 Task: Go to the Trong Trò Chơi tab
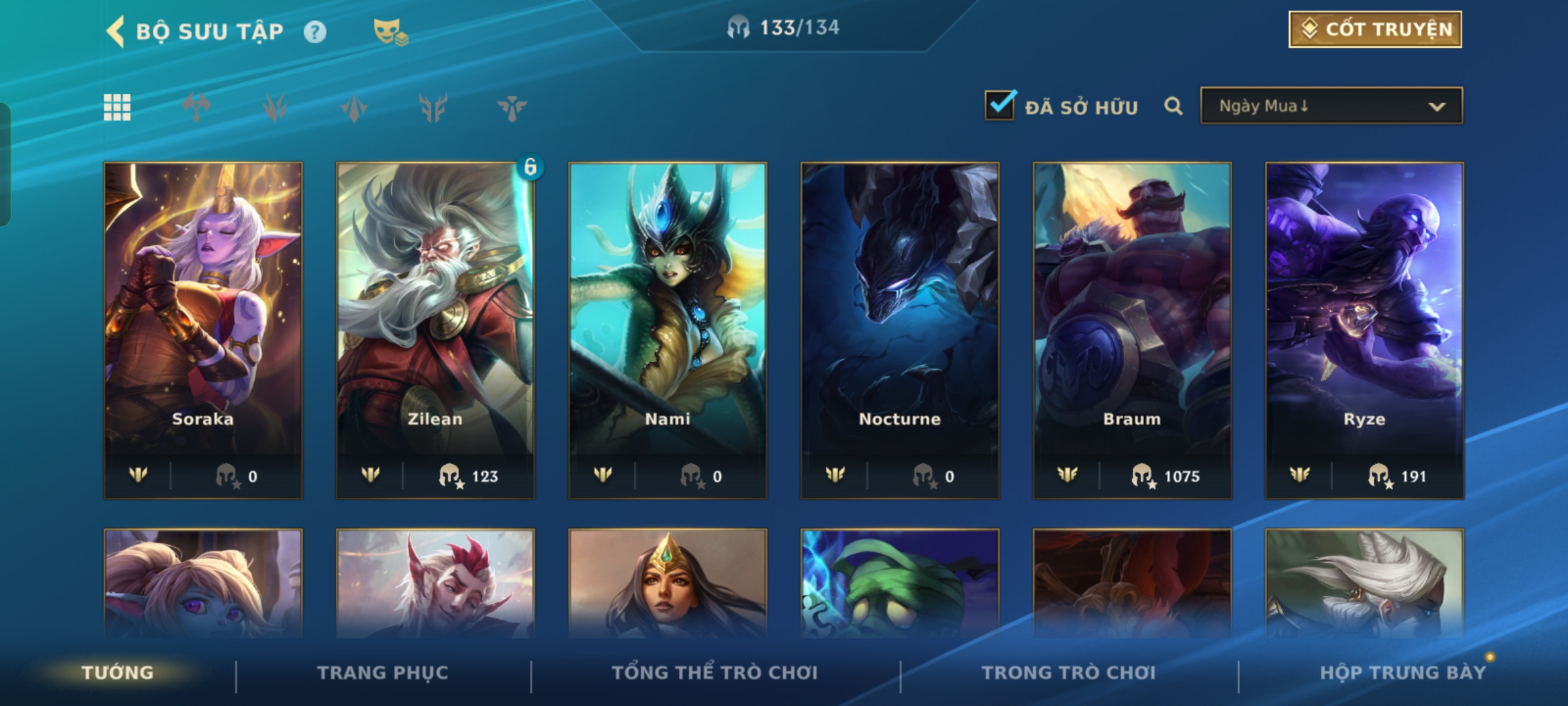pos(1069,673)
